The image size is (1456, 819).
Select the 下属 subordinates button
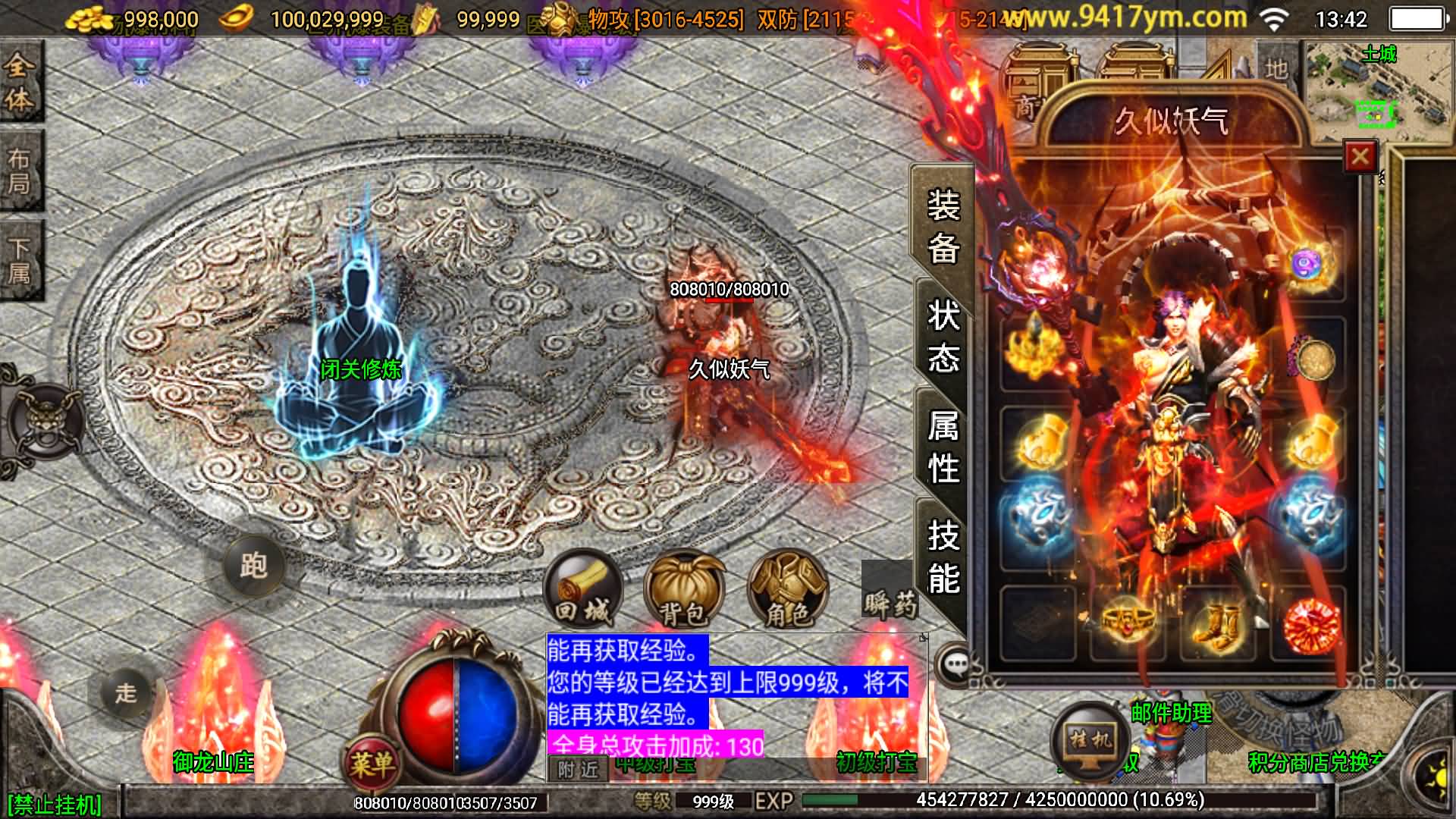[x=19, y=260]
